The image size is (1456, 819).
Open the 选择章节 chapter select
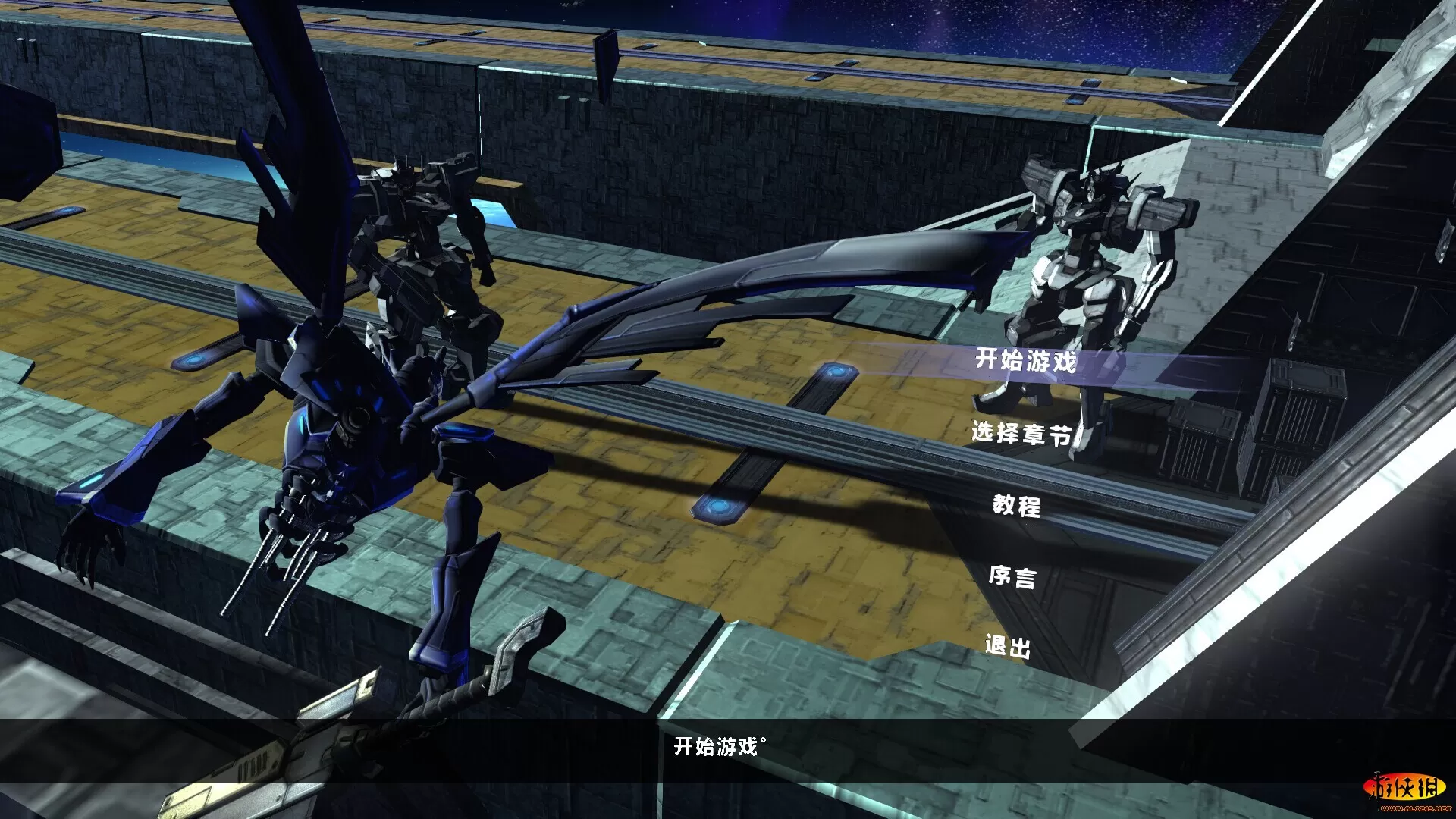pyautogui.click(x=1021, y=433)
